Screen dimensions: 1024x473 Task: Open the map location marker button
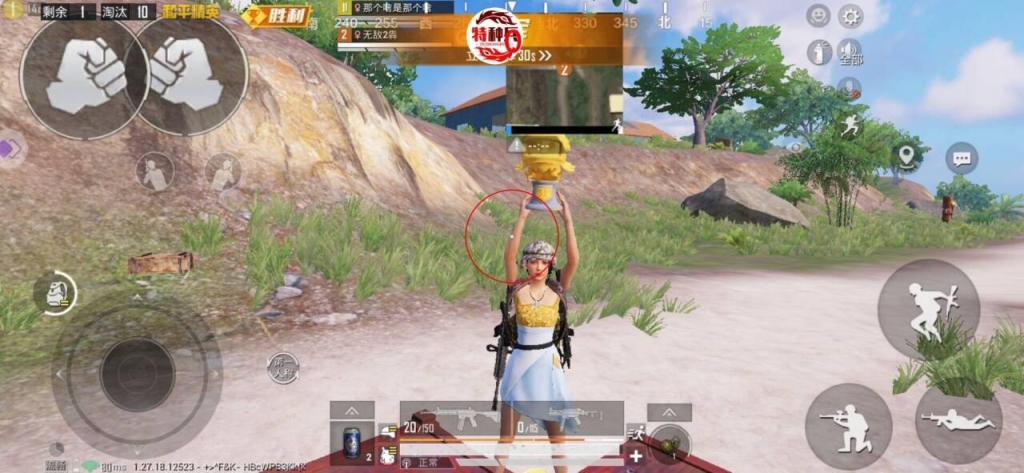pyautogui.click(x=906, y=157)
